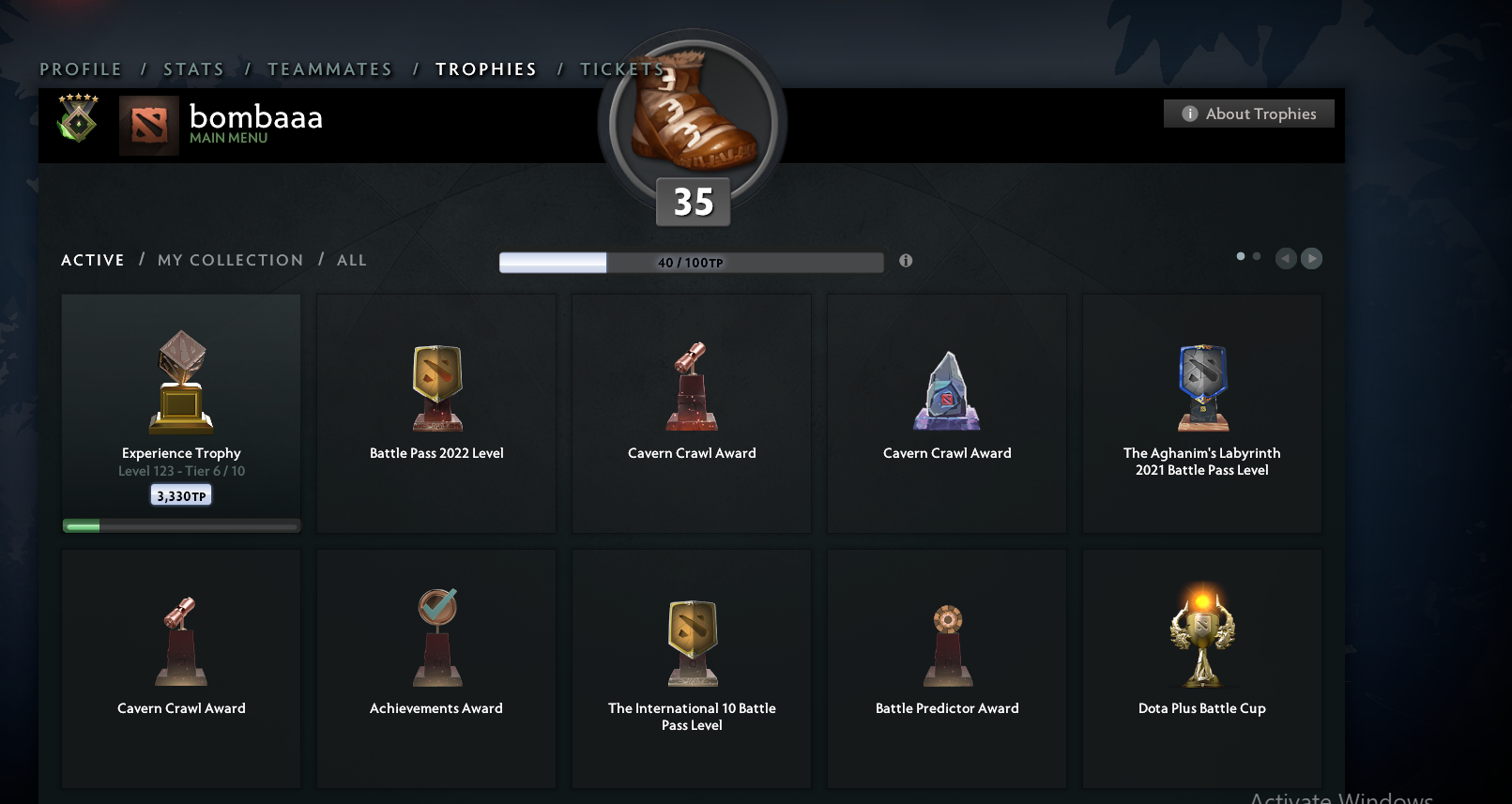Screen dimensions: 1512x804
Task: Select the second pagination dot
Action: [x=1256, y=255]
